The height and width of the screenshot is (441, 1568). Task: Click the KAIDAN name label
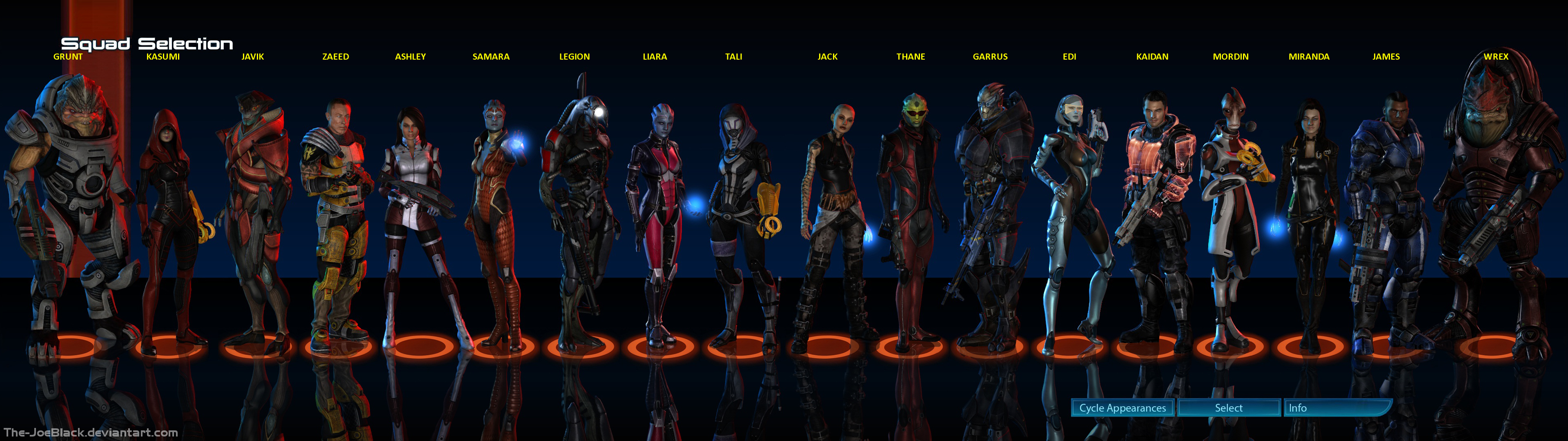click(1152, 57)
